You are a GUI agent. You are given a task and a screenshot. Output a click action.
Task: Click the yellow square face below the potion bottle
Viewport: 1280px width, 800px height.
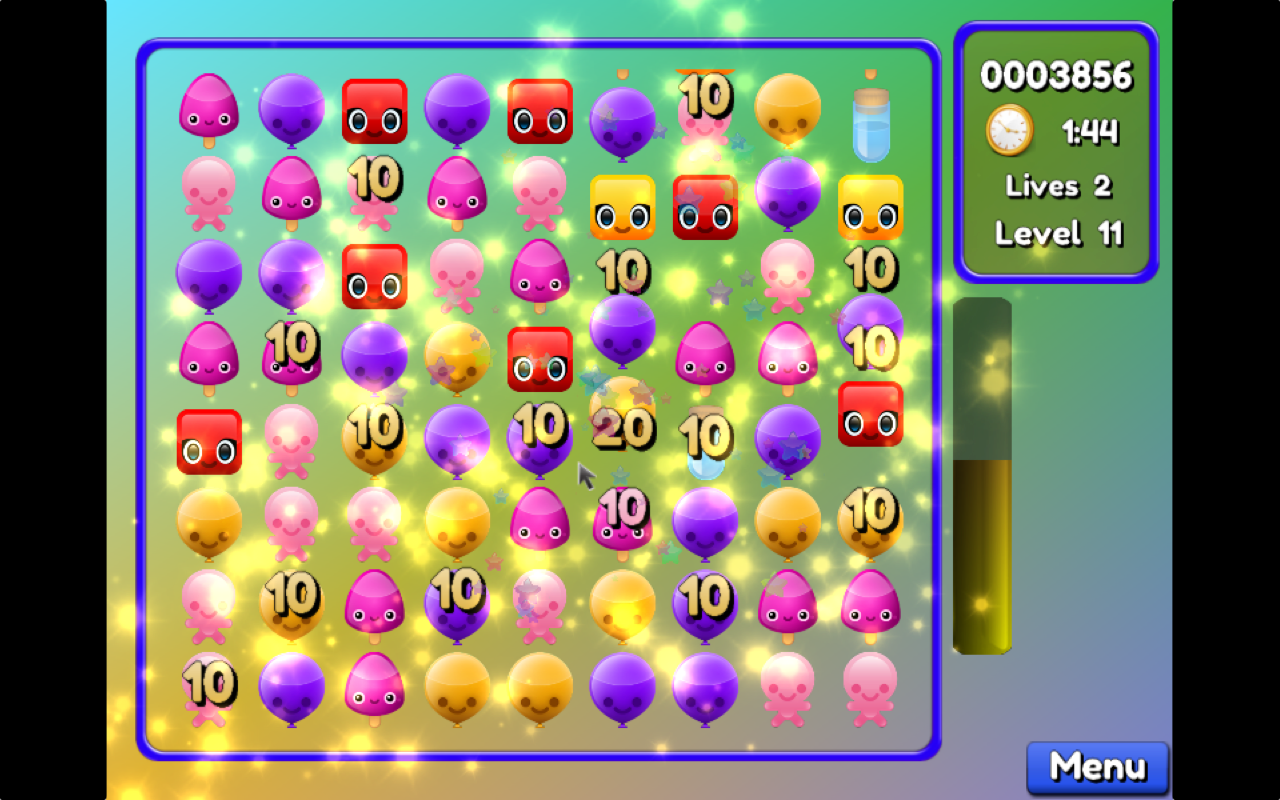point(872,208)
